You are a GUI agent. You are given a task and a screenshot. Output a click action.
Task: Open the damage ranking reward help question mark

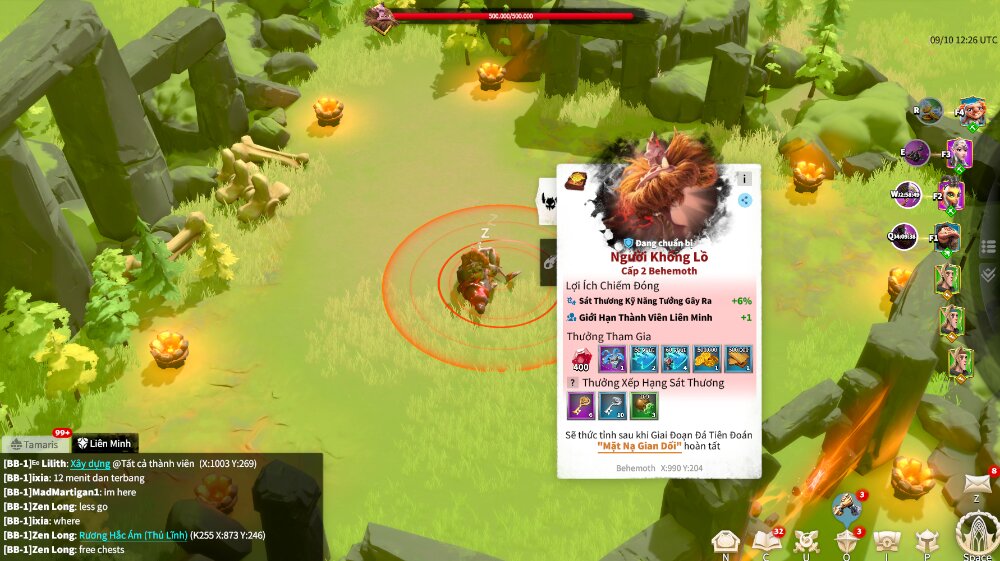click(x=573, y=382)
